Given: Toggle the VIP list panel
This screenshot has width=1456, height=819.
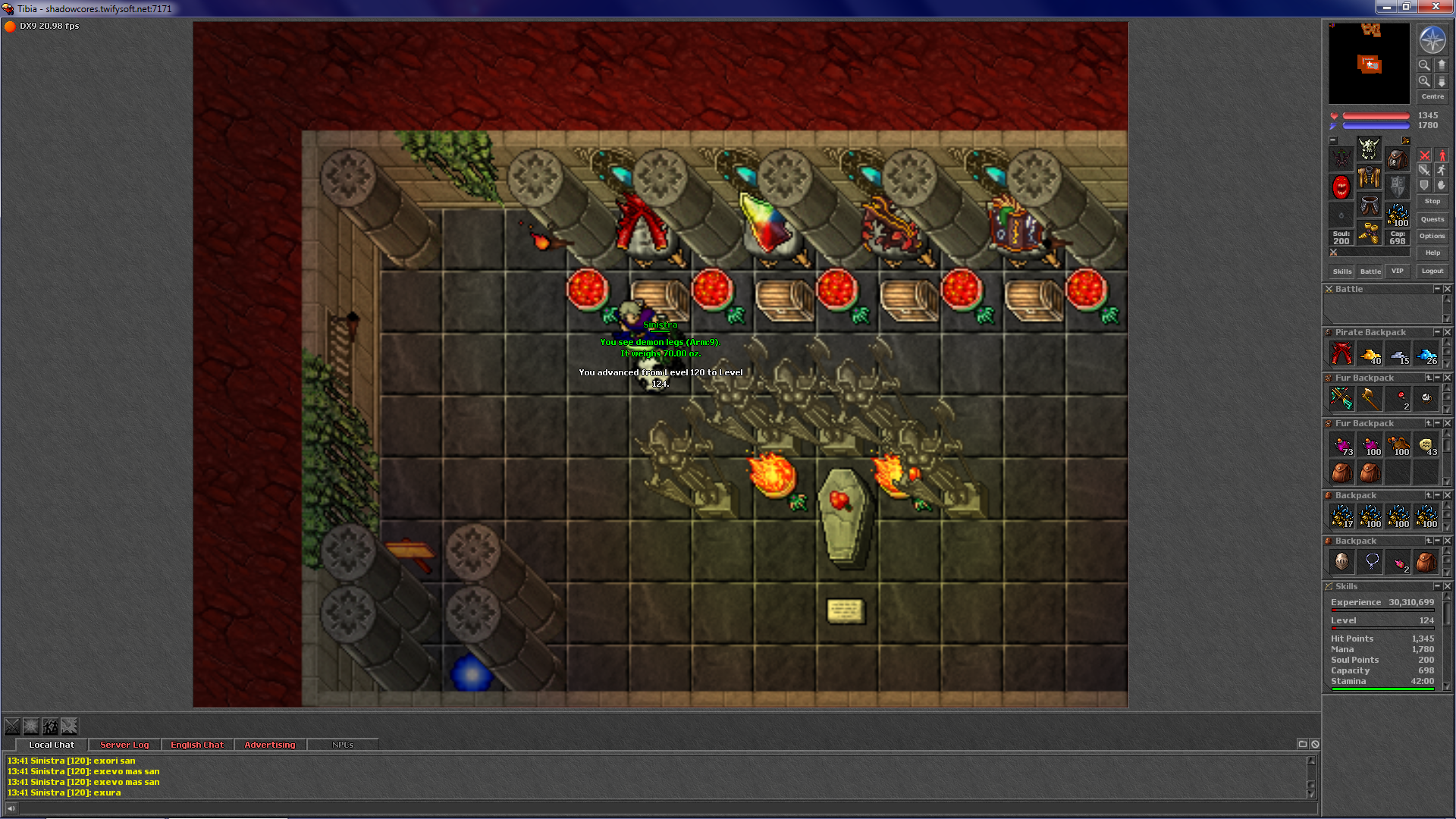Looking at the screenshot, I should click(1397, 271).
